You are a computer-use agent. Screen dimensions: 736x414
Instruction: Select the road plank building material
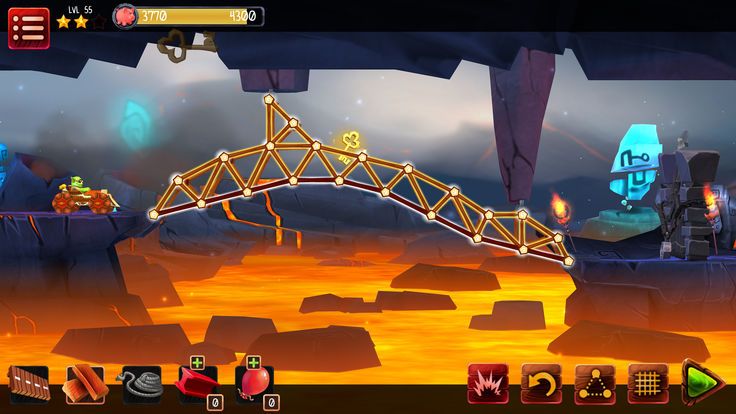(x=28, y=384)
